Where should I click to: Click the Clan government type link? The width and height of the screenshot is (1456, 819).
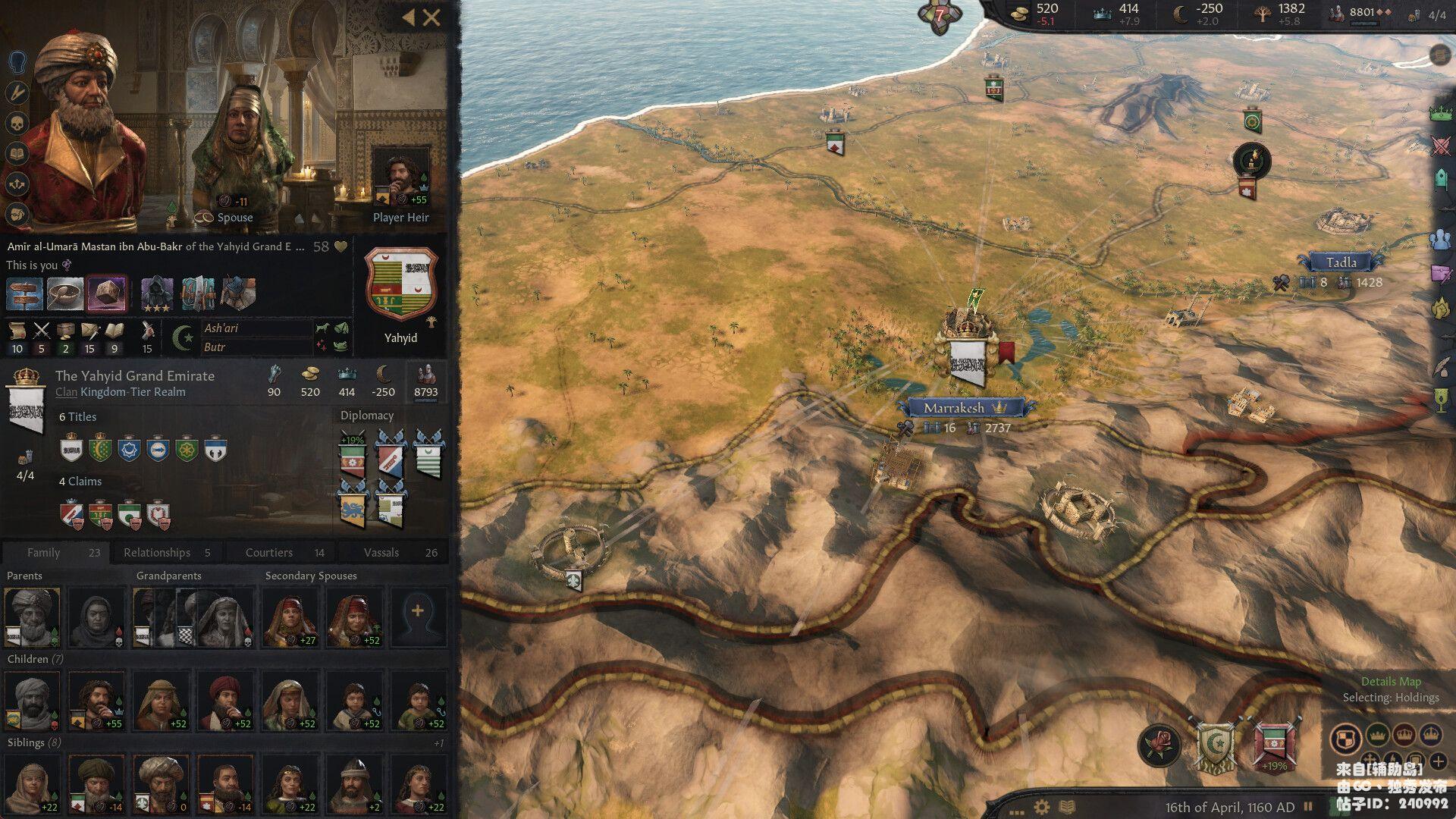coord(66,392)
